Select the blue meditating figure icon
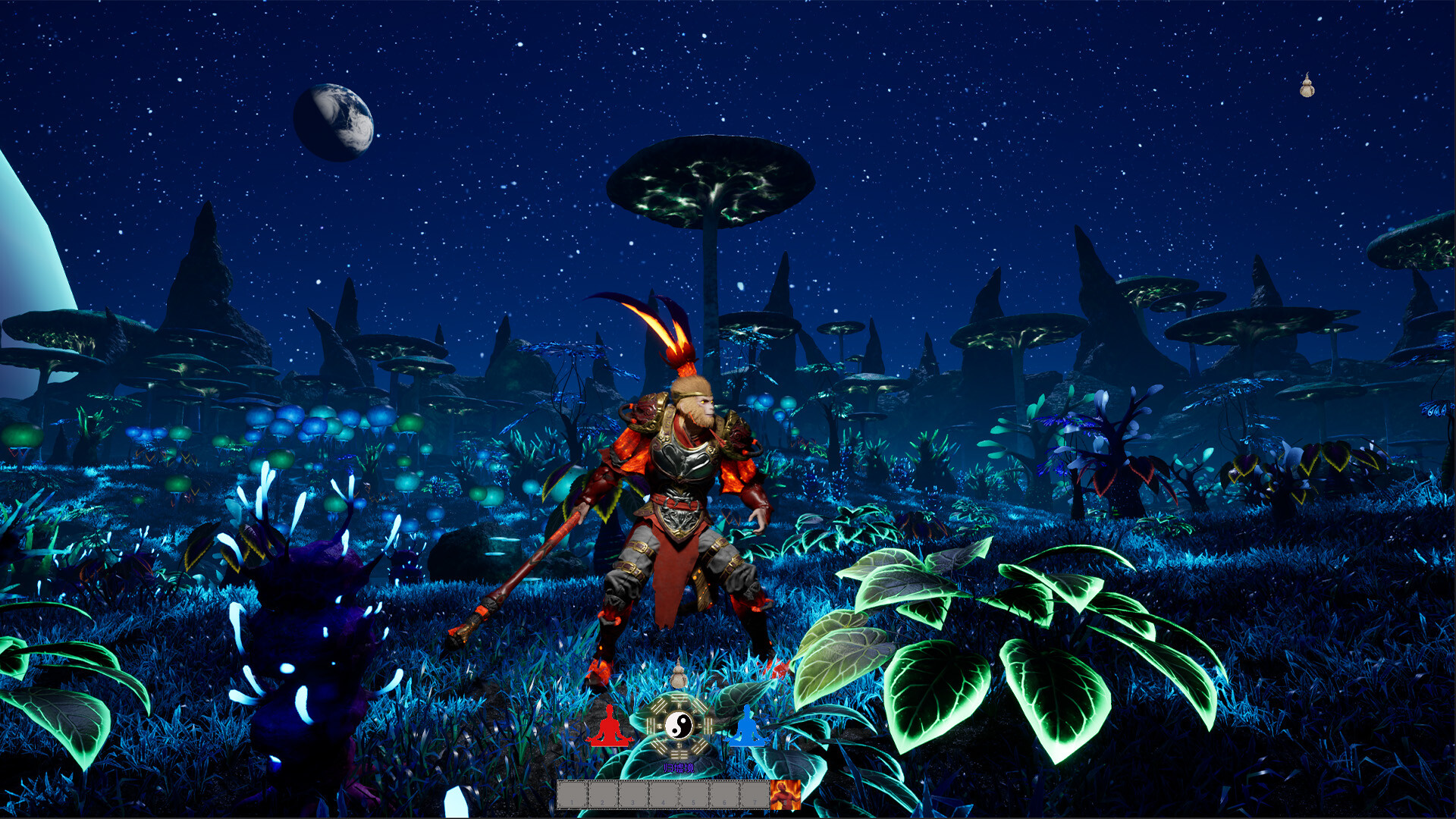This screenshot has width=1456, height=819. (745, 727)
